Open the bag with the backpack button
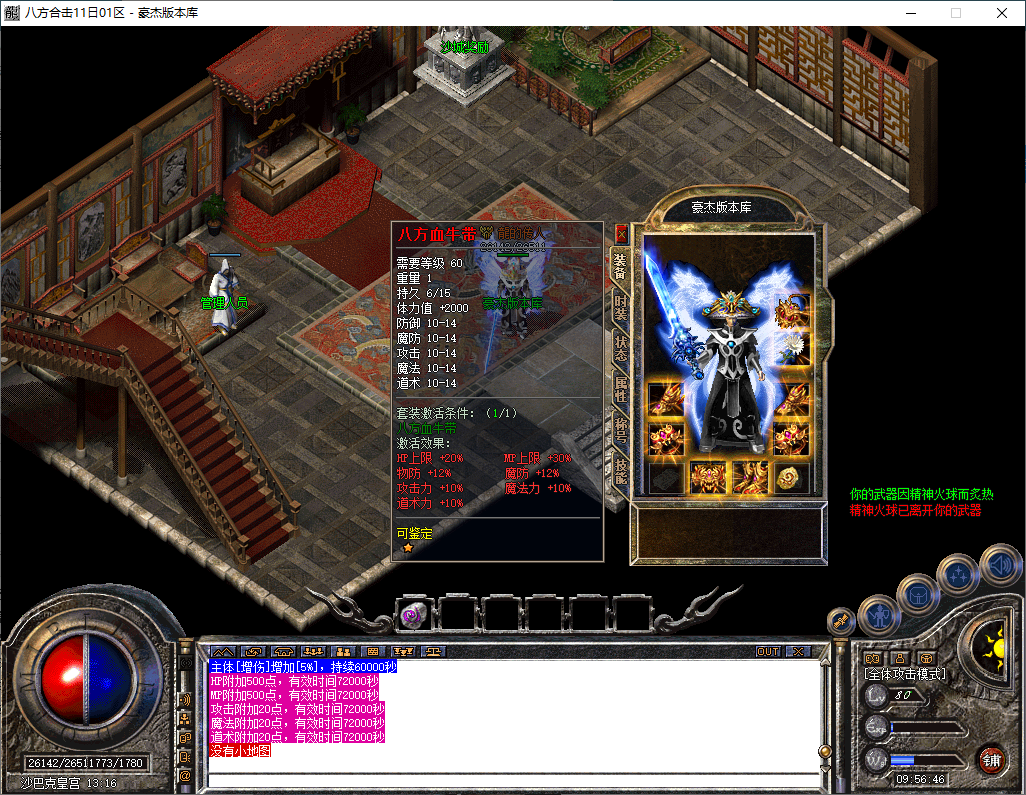This screenshot has width=1026, height=795. pyautogui.click(x=917, y=594)
